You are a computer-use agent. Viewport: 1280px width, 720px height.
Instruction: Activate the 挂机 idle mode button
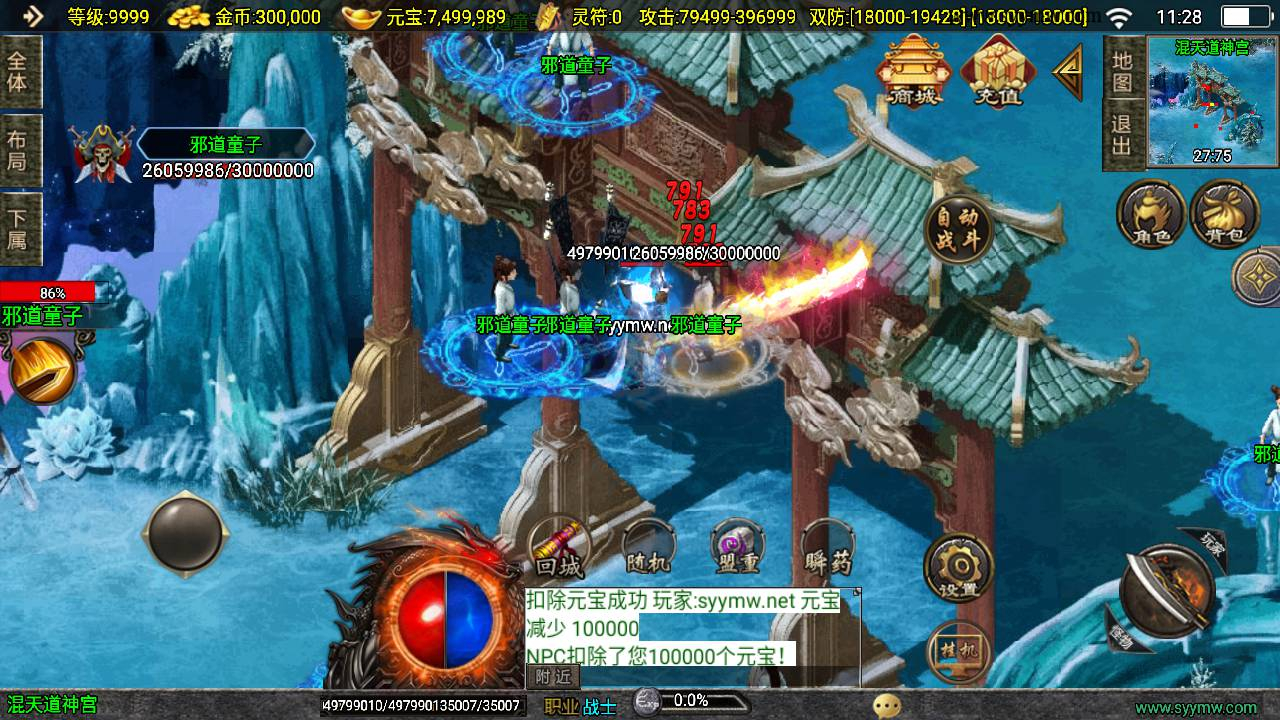click(958, 650)
